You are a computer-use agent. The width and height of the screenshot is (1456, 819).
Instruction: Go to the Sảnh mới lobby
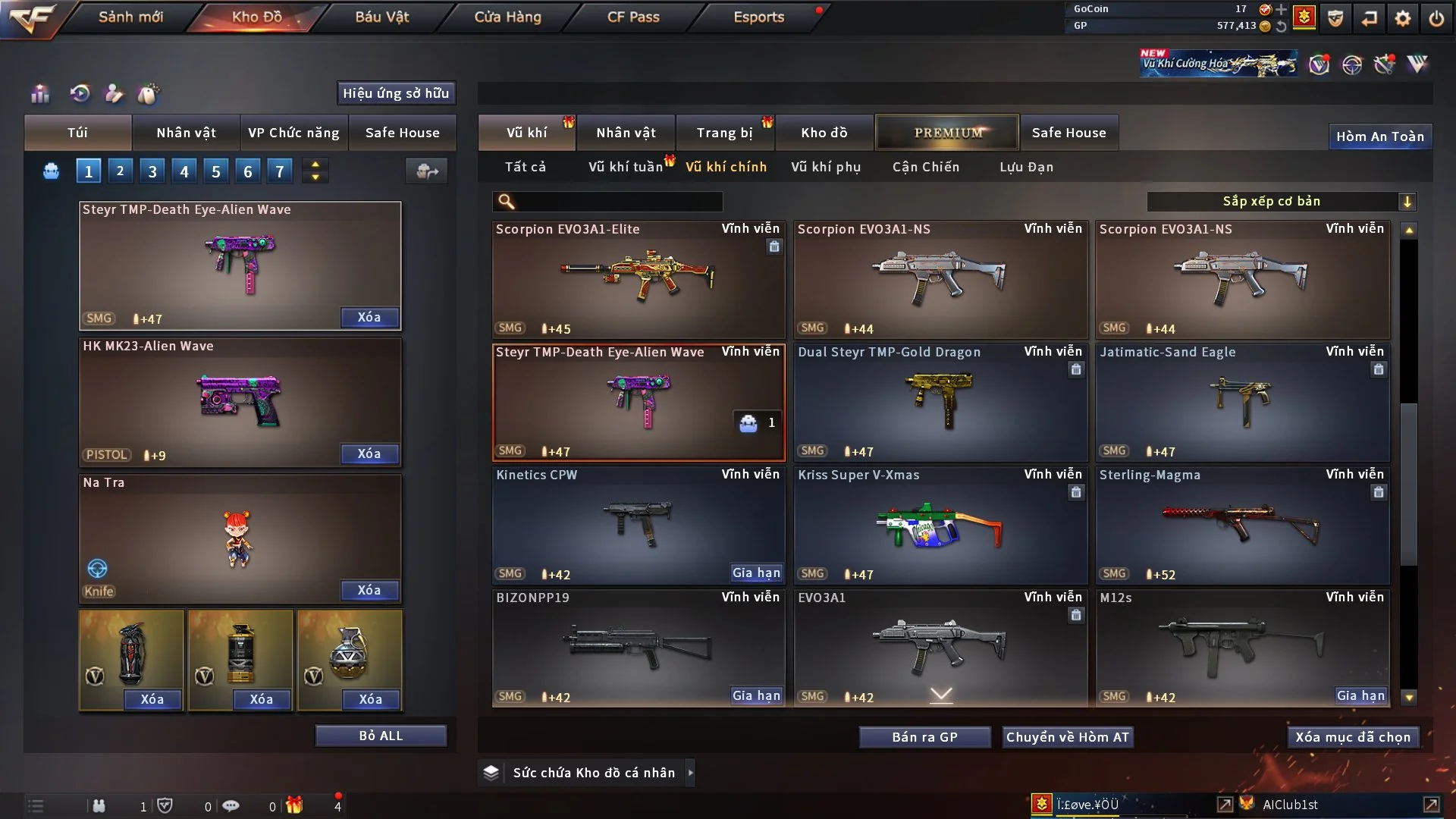(x=130, y=17)
